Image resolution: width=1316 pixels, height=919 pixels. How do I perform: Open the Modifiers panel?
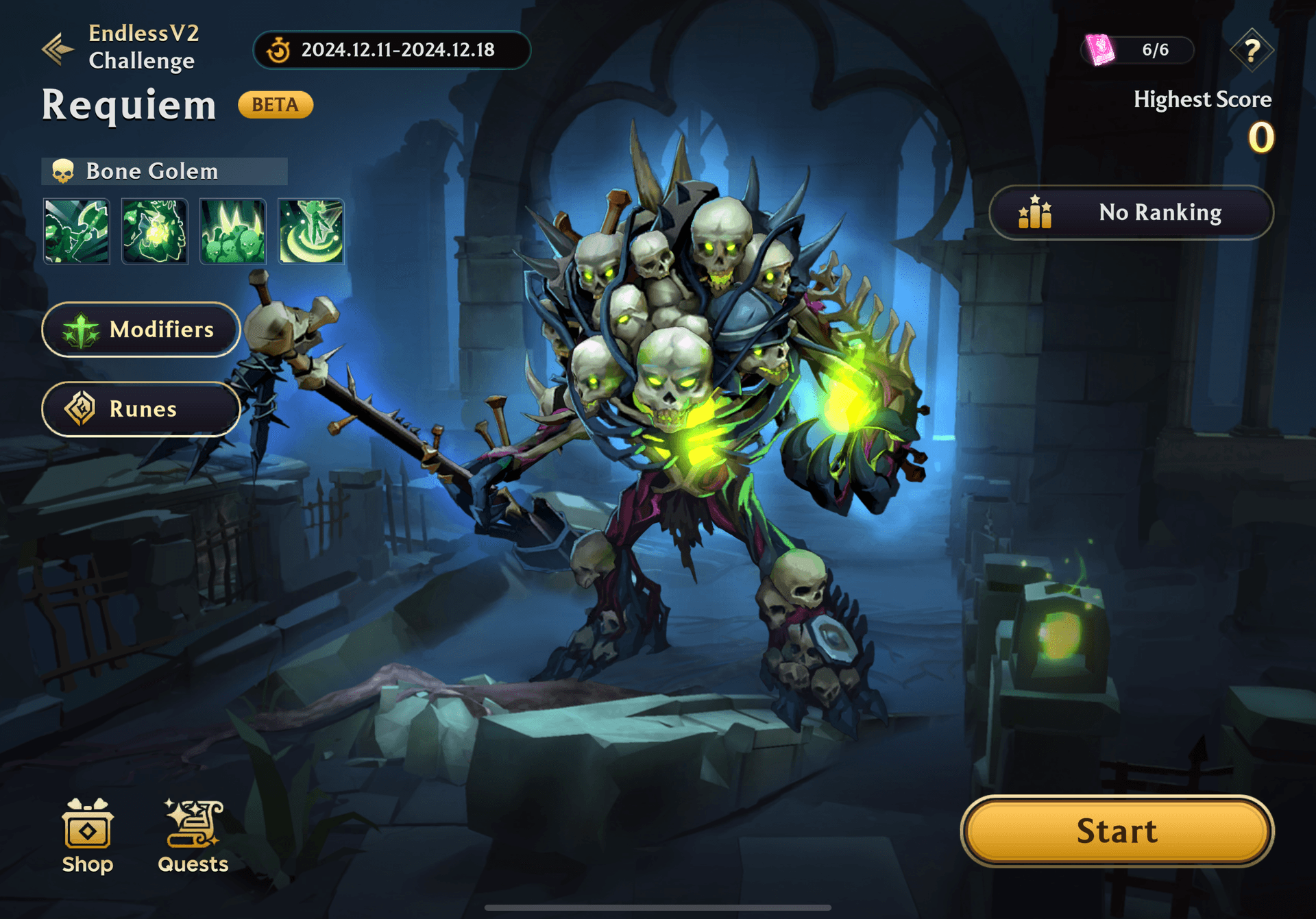[x=141, y=330]
